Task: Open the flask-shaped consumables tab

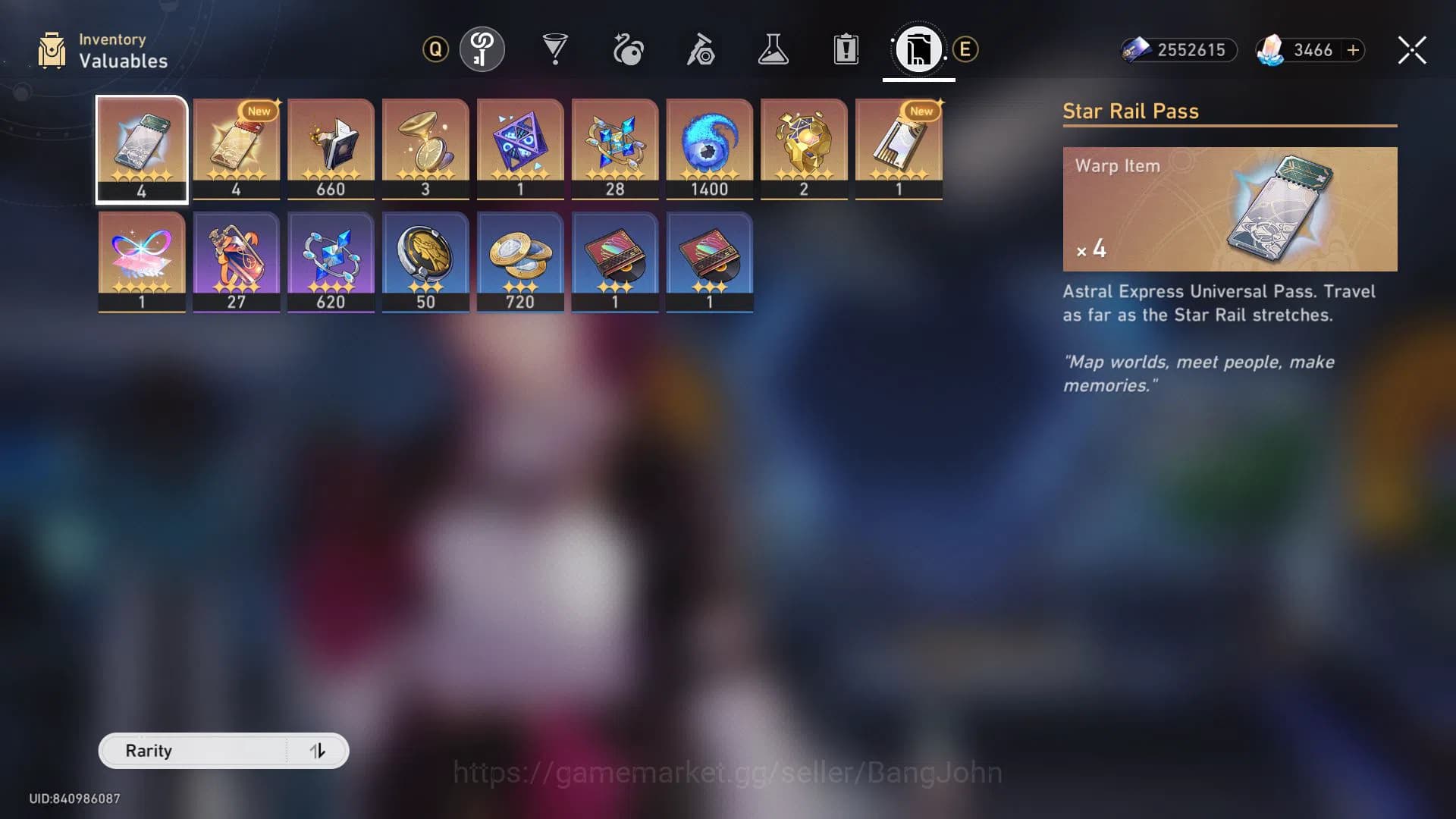Action: (x=773, y=49)
